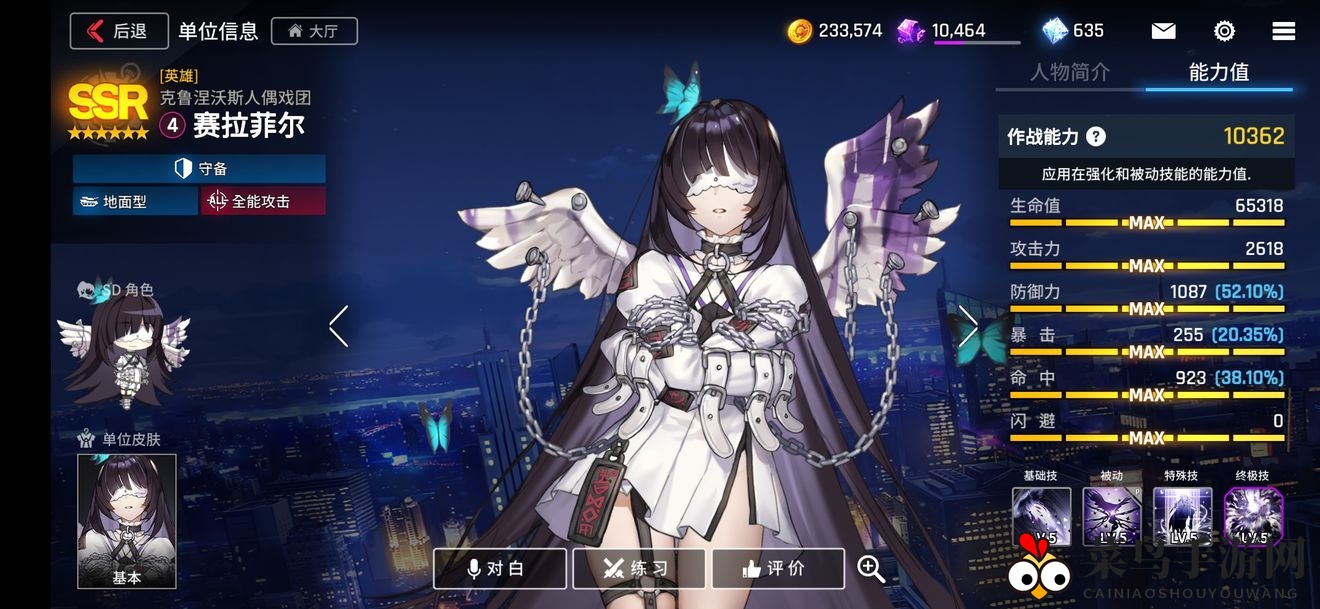Zoom the character art with magnifier
Viewport: 1320px width, 609px height.
tap(871, 568)
